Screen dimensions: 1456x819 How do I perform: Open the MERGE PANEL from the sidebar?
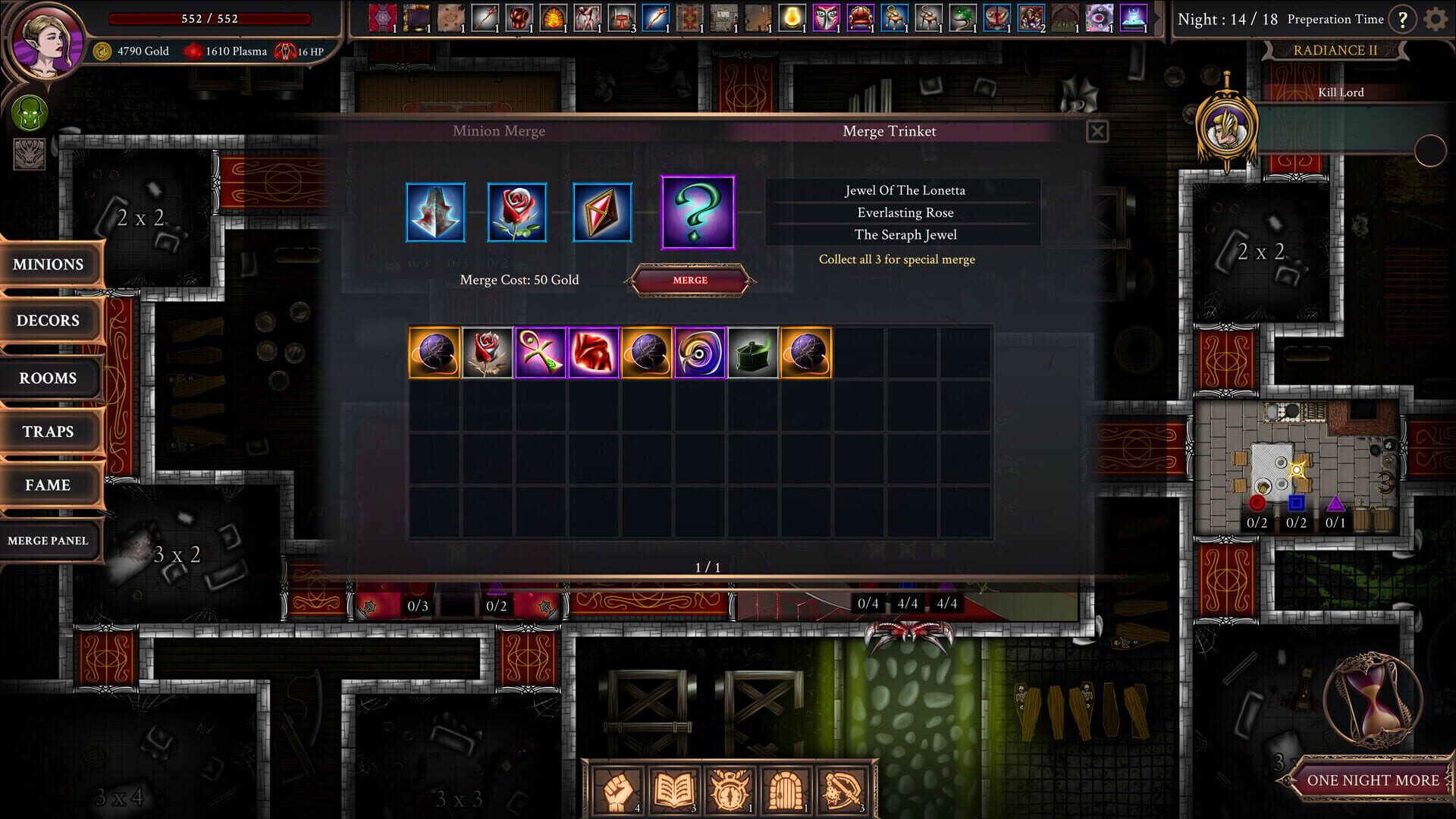click(49, 540)
